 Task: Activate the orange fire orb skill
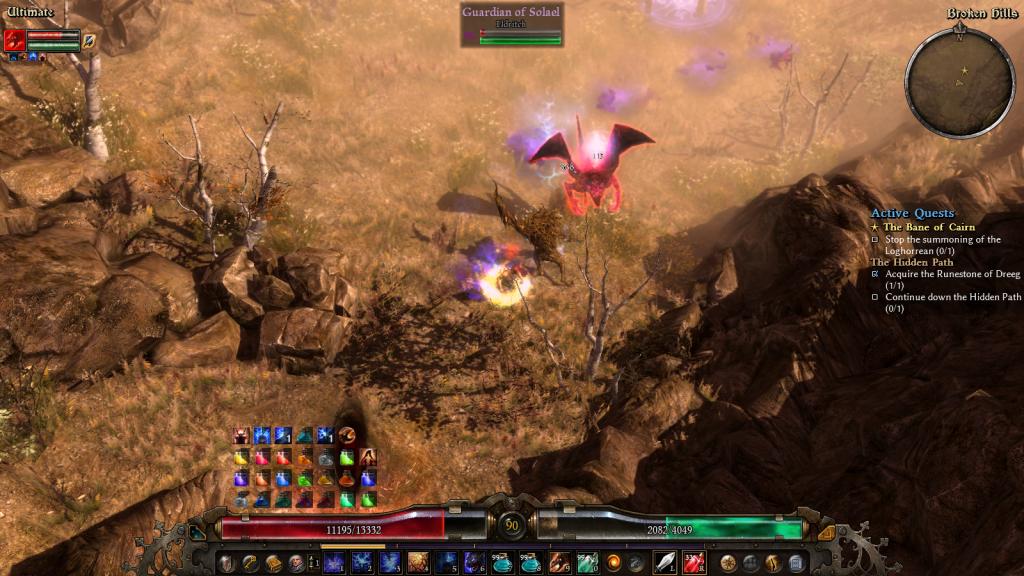click(x=613, y=562)
